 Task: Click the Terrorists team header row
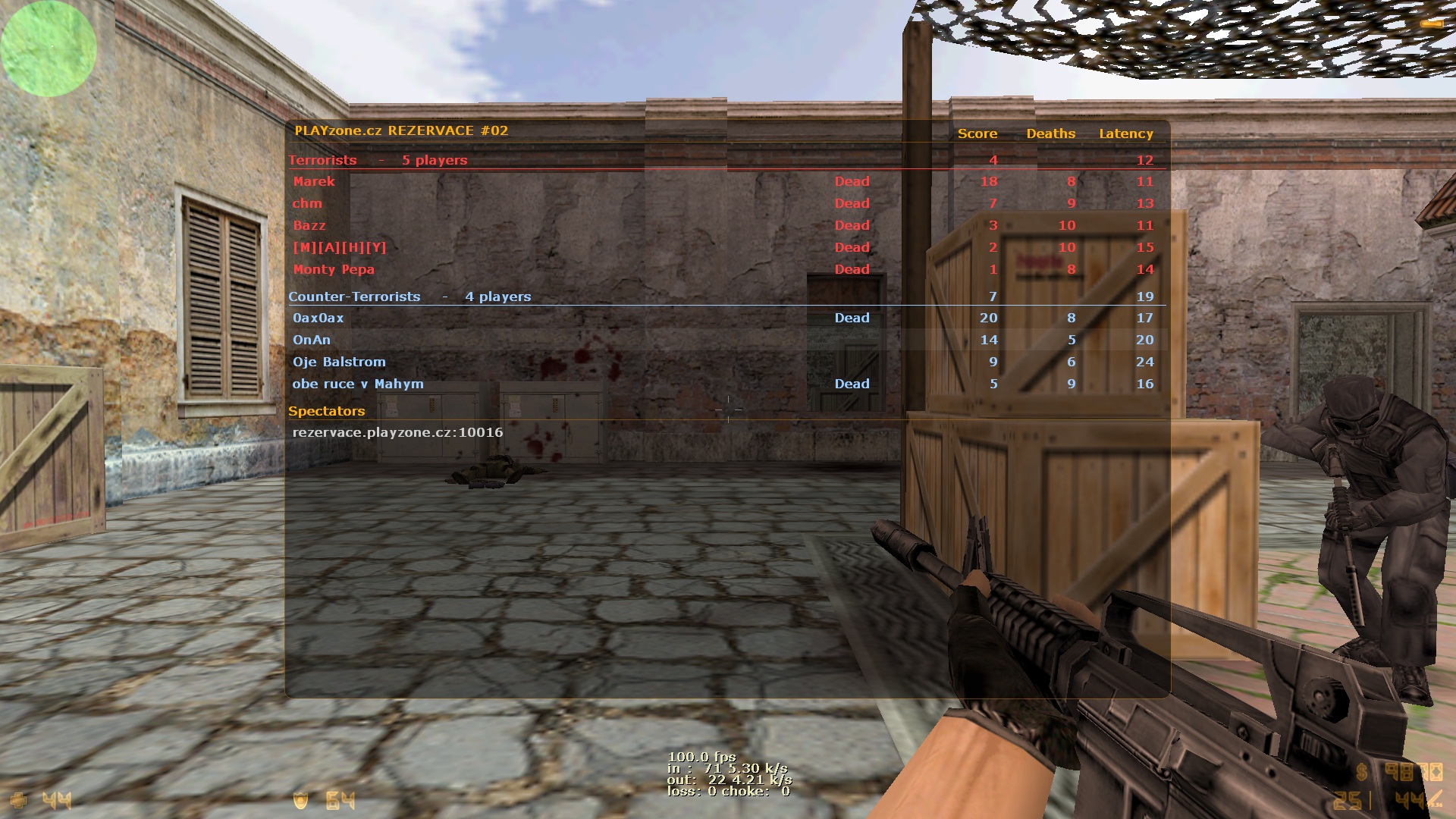click(x=378, y=160)
